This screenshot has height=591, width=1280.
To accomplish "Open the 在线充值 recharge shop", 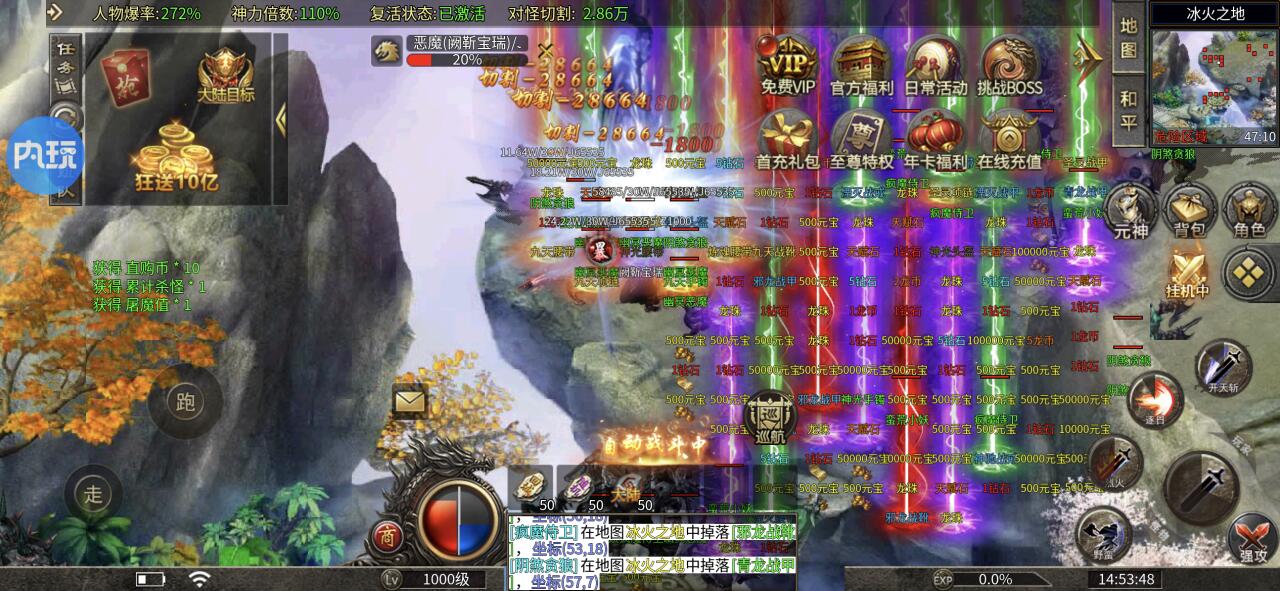I will [1008, 138].
